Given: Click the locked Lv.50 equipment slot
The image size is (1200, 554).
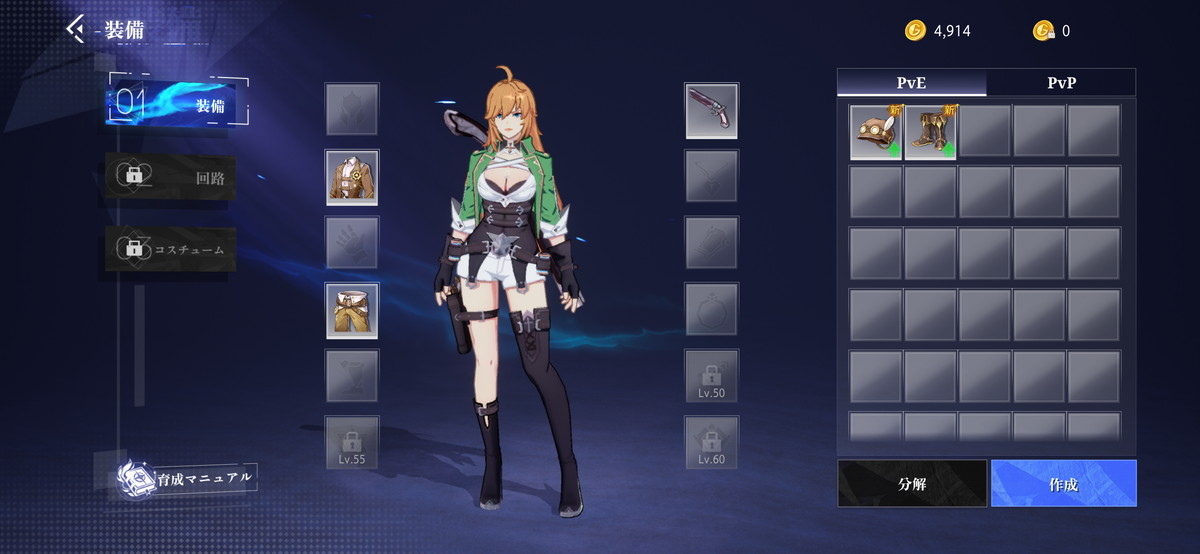Looking at the screenshot, I should click(x=712, y=376).
